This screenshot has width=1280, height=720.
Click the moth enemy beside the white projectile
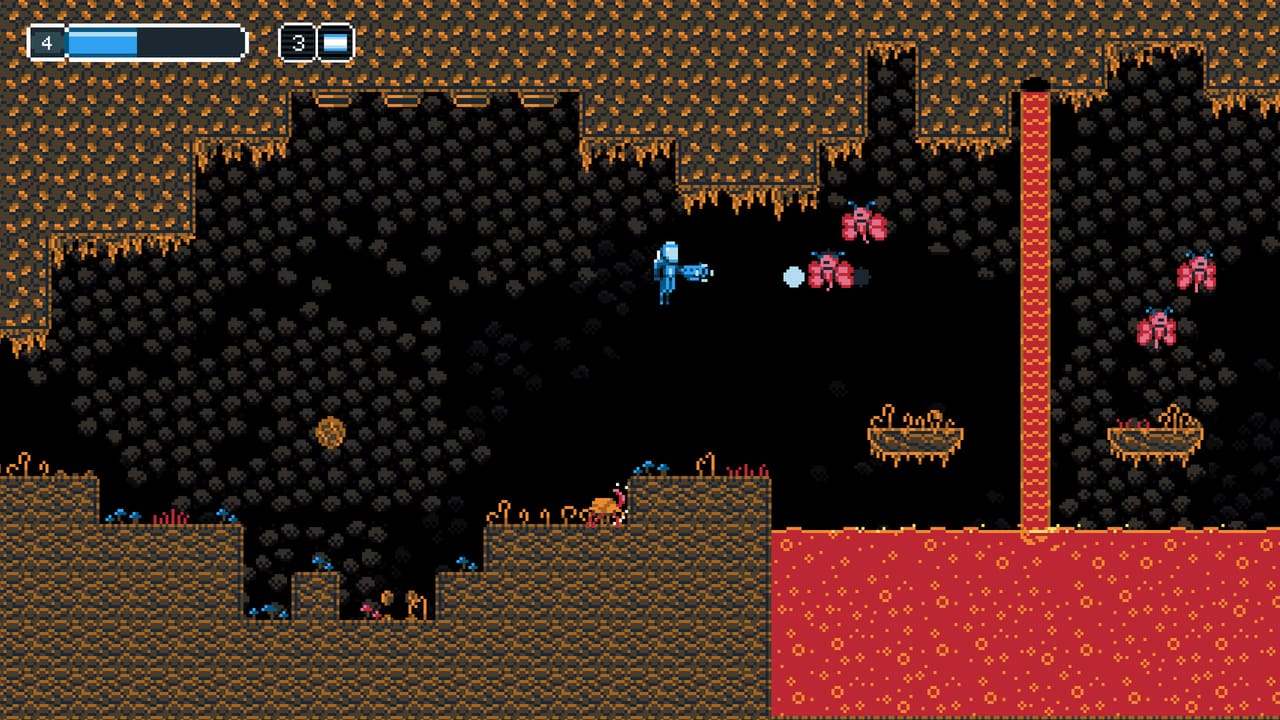tap(830, 272)
